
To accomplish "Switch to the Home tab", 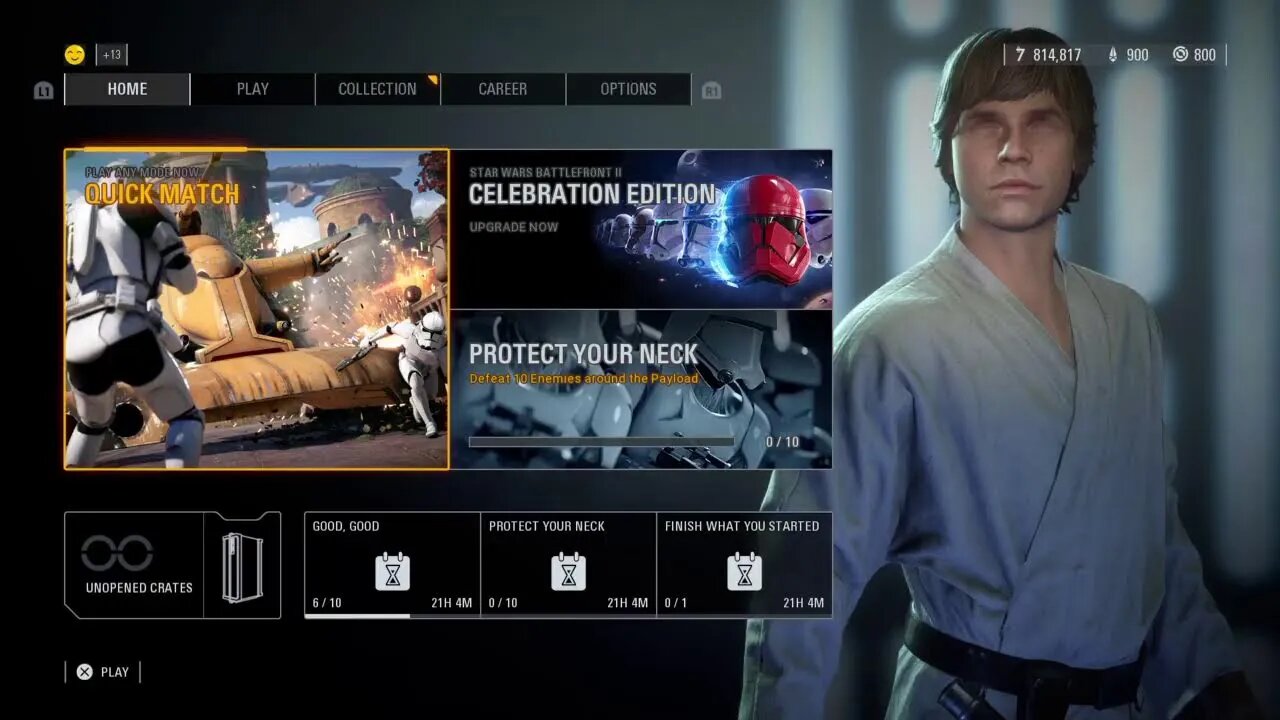I will tap(127, 89).
